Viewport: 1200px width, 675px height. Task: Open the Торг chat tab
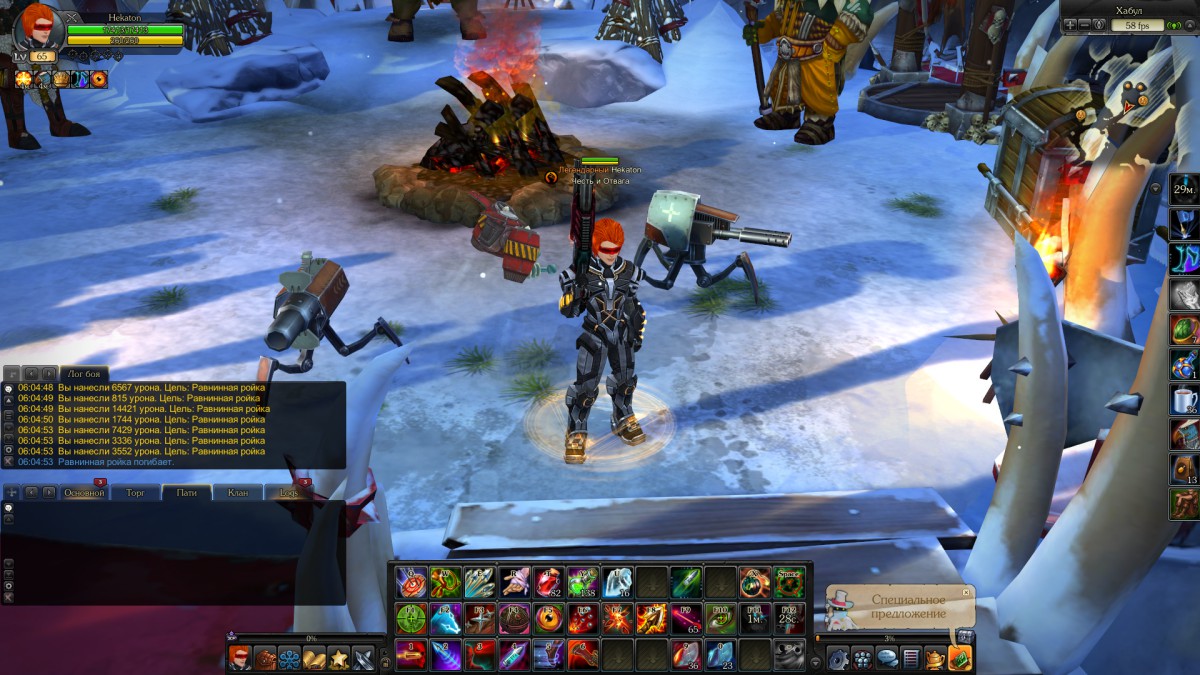136,493
